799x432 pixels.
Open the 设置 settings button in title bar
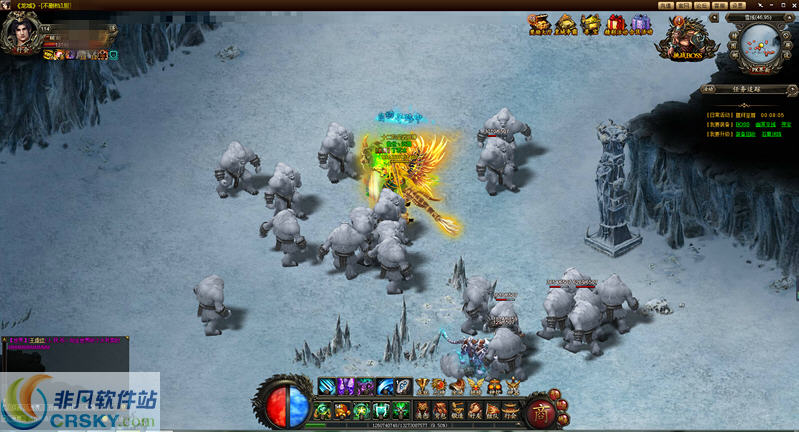[736, 5]
